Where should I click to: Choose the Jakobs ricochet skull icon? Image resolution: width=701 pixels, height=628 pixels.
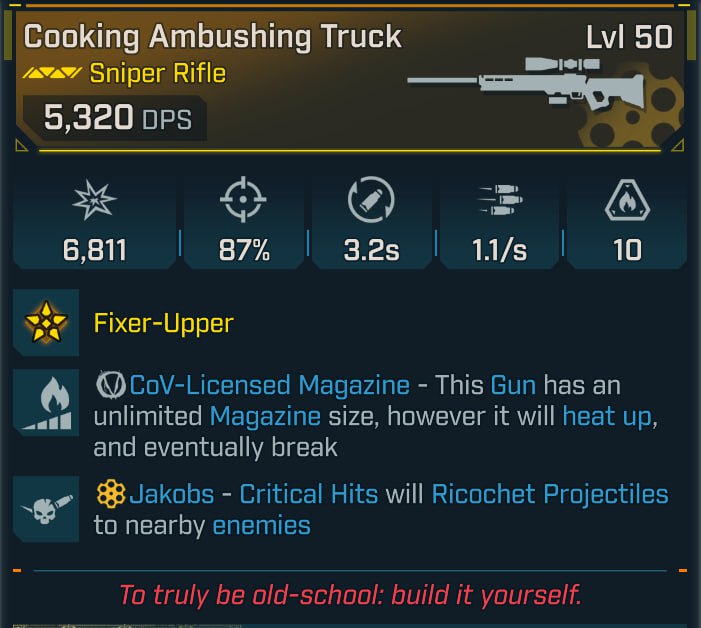point(46,510)
